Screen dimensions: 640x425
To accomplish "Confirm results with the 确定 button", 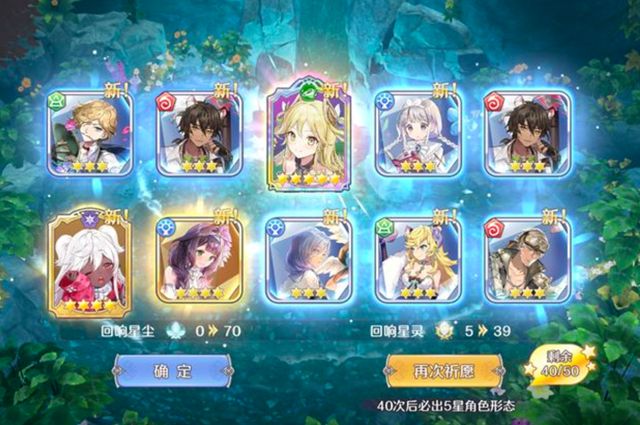I will click(x=172, y=371).
